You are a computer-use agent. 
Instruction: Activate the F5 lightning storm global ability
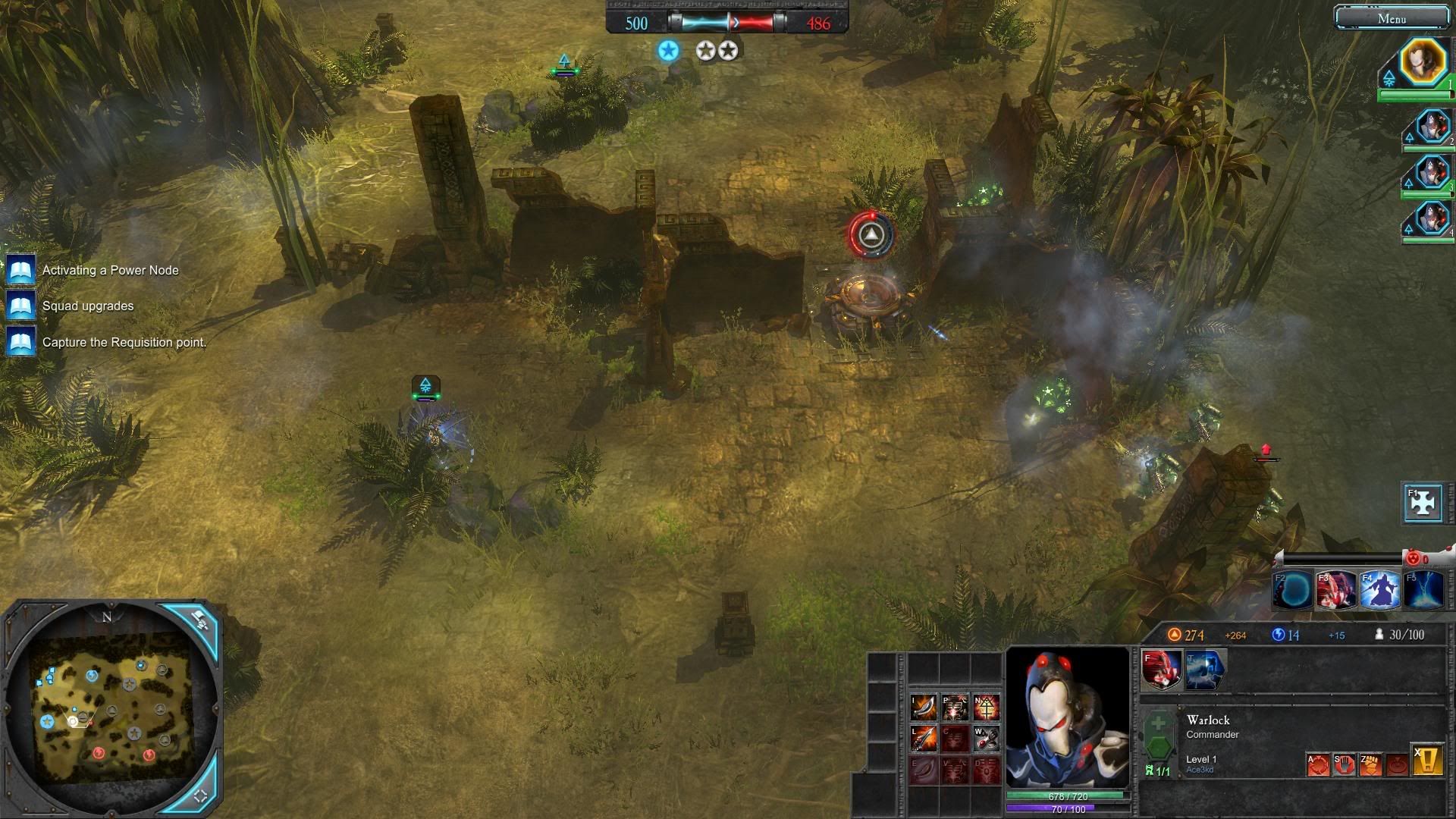click(x=1423, y=591)
